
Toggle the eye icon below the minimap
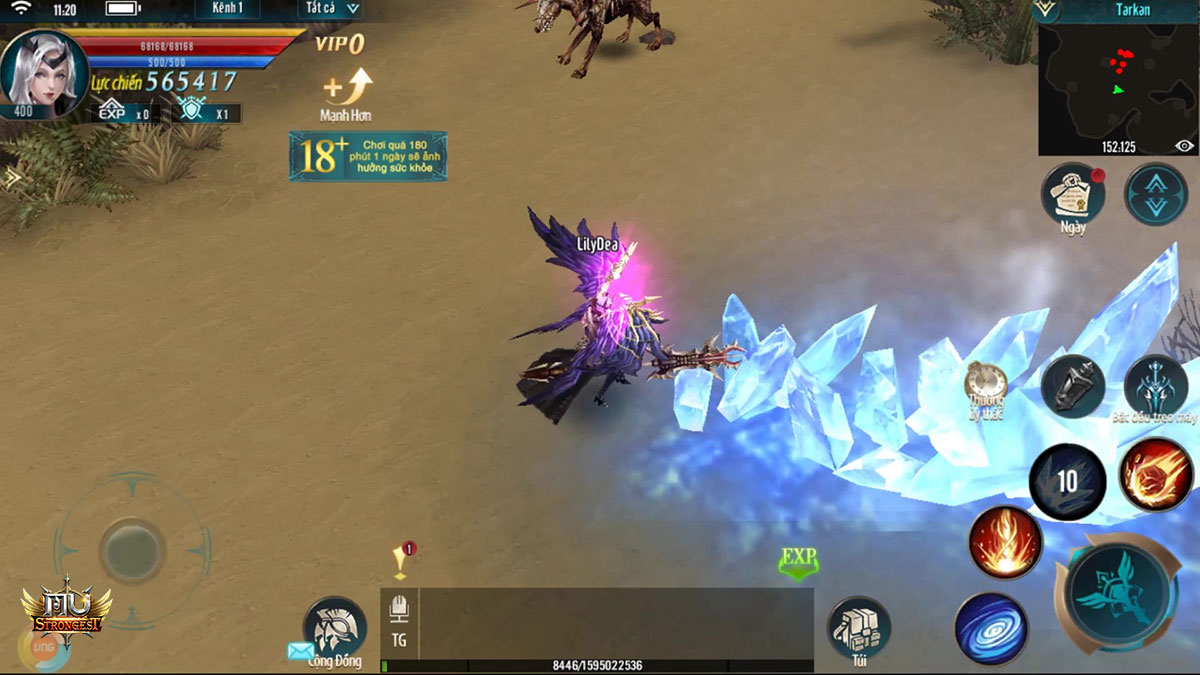pyautogui.click(x=1185, y=146)
